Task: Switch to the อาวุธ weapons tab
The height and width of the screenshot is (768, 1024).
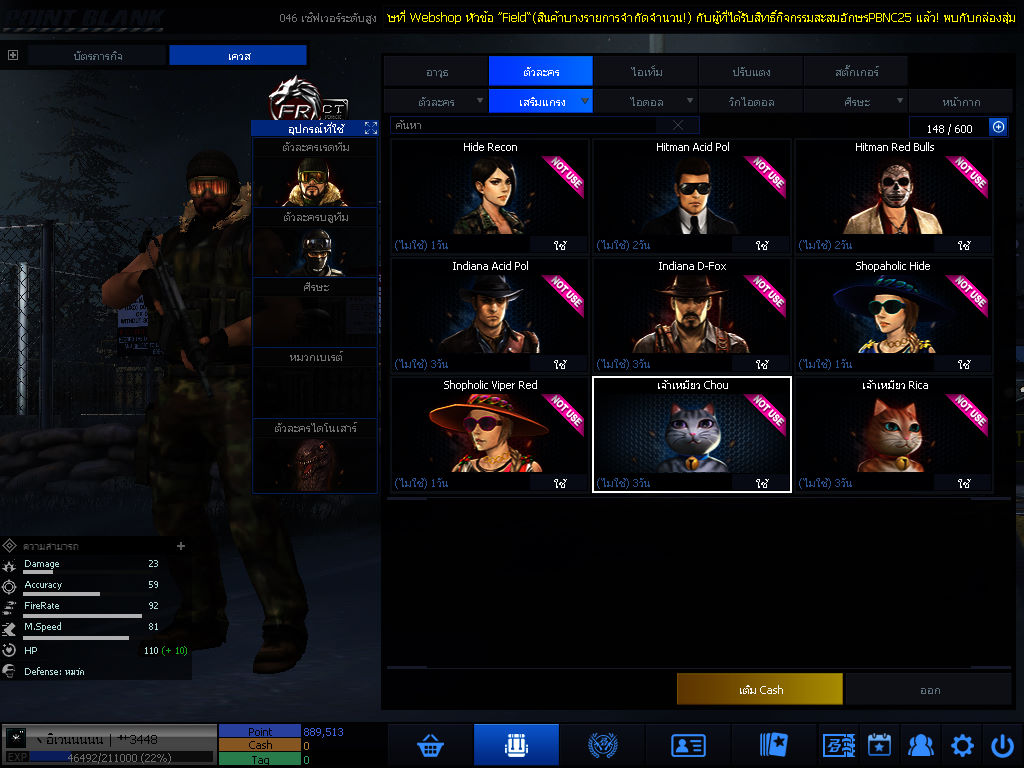Action: click(436, 71)
